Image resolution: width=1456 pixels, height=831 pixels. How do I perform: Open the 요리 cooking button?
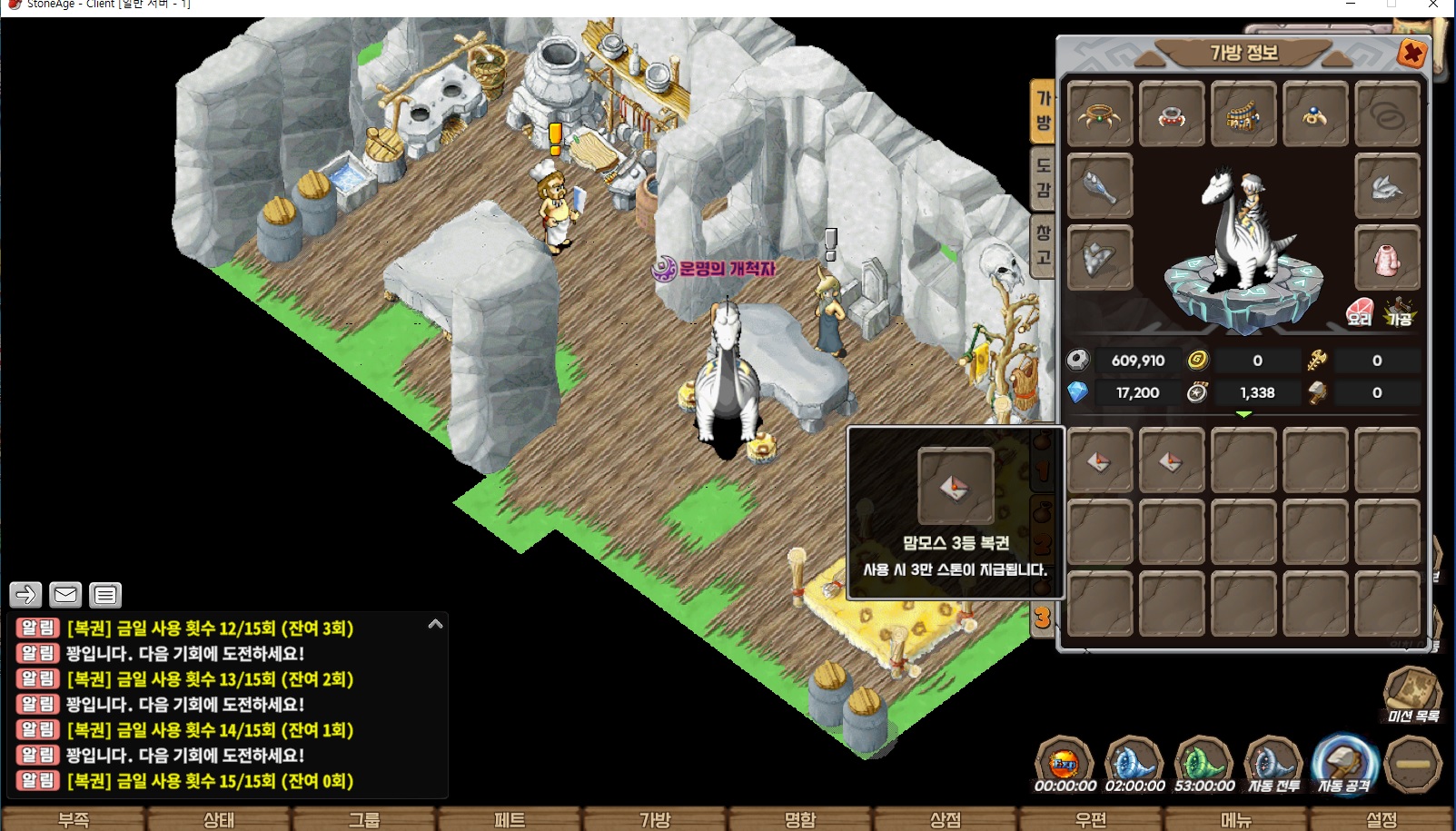pos(1360,312)
